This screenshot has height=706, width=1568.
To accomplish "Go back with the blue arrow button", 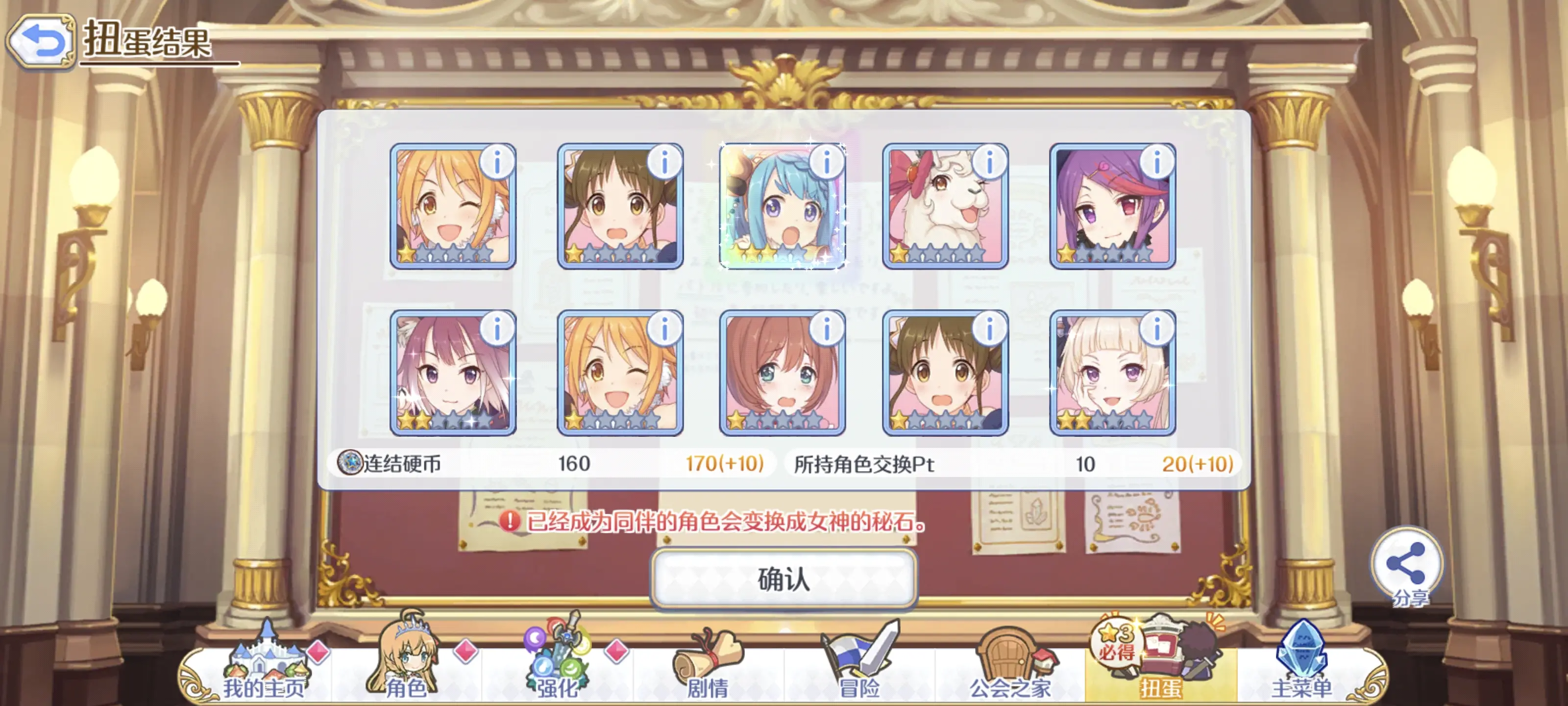I will click(x=41, y=41).
